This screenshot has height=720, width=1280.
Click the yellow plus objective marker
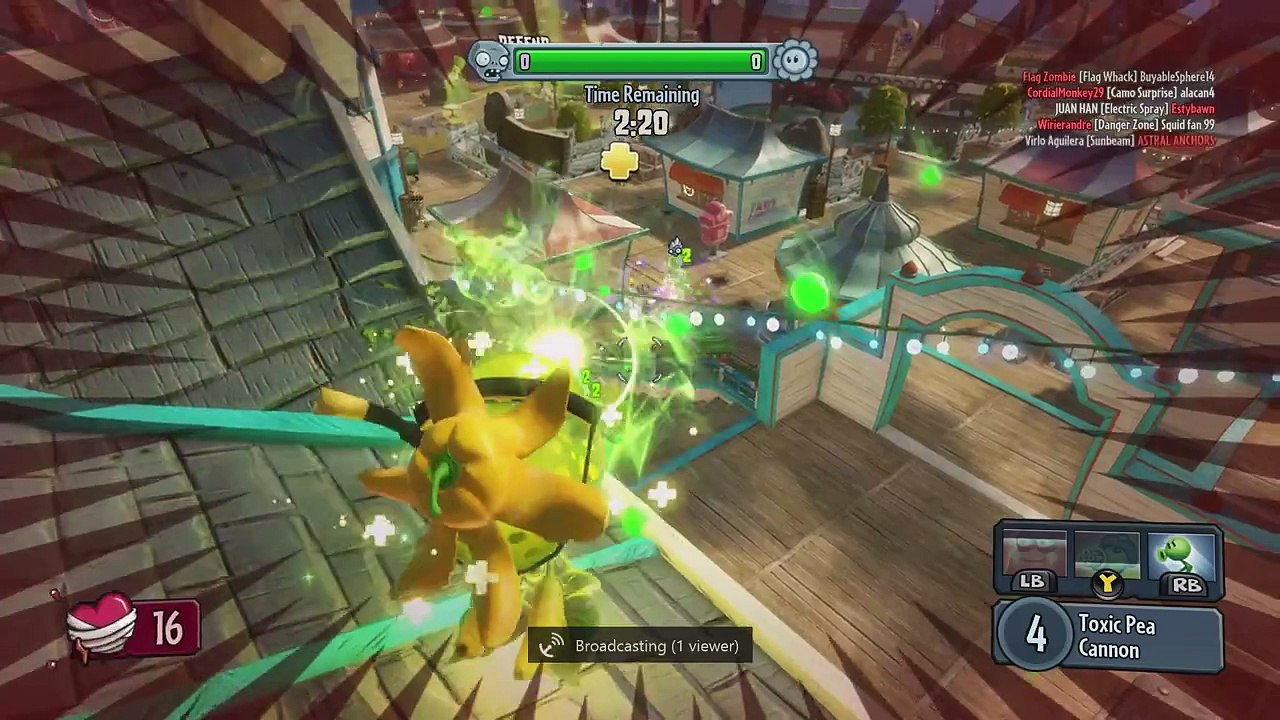click(620, 161)
